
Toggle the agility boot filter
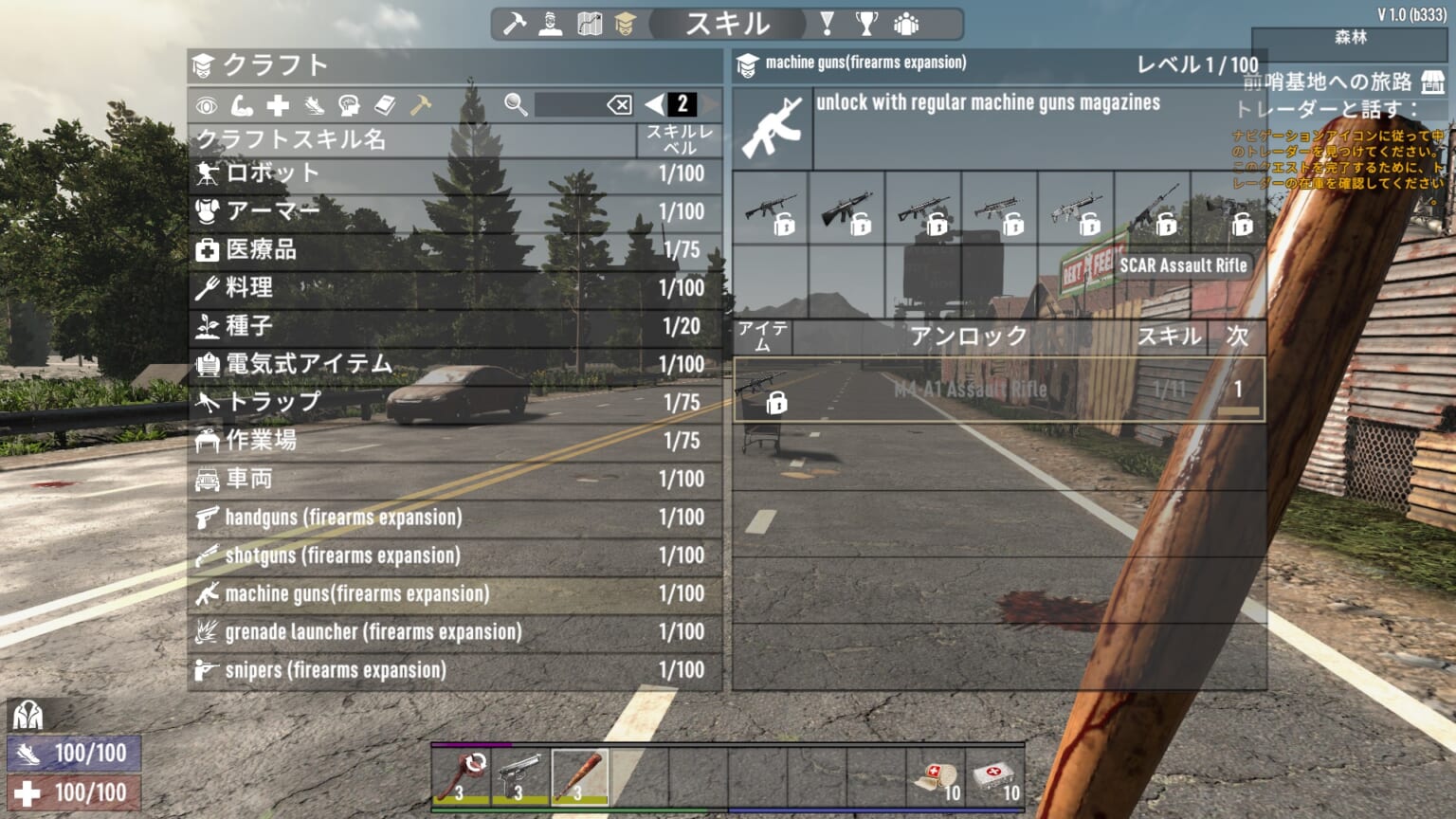[312, 106]
